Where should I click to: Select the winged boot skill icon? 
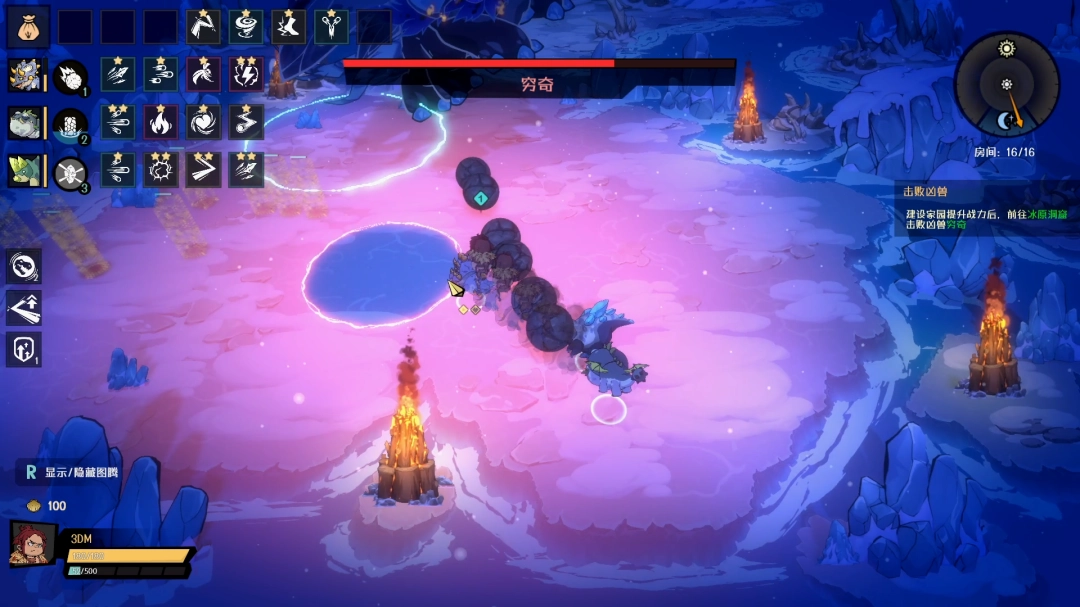click(x=289, y=27)
